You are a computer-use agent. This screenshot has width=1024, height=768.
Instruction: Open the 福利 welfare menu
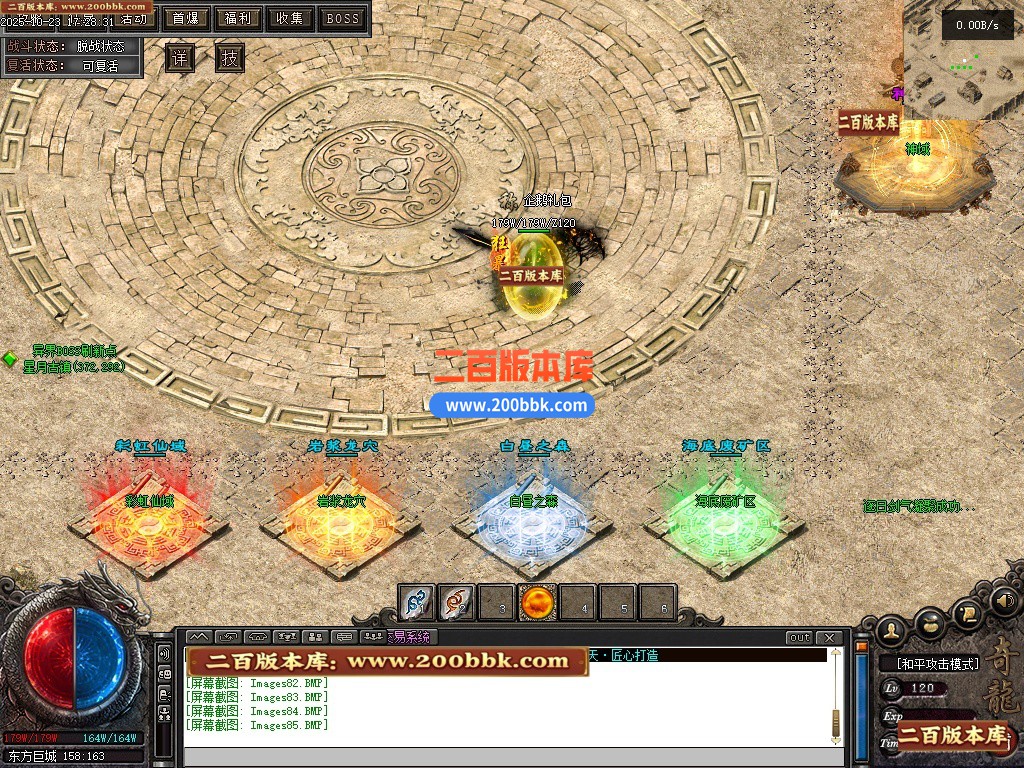pyautogui.click(x=238, y=18)
